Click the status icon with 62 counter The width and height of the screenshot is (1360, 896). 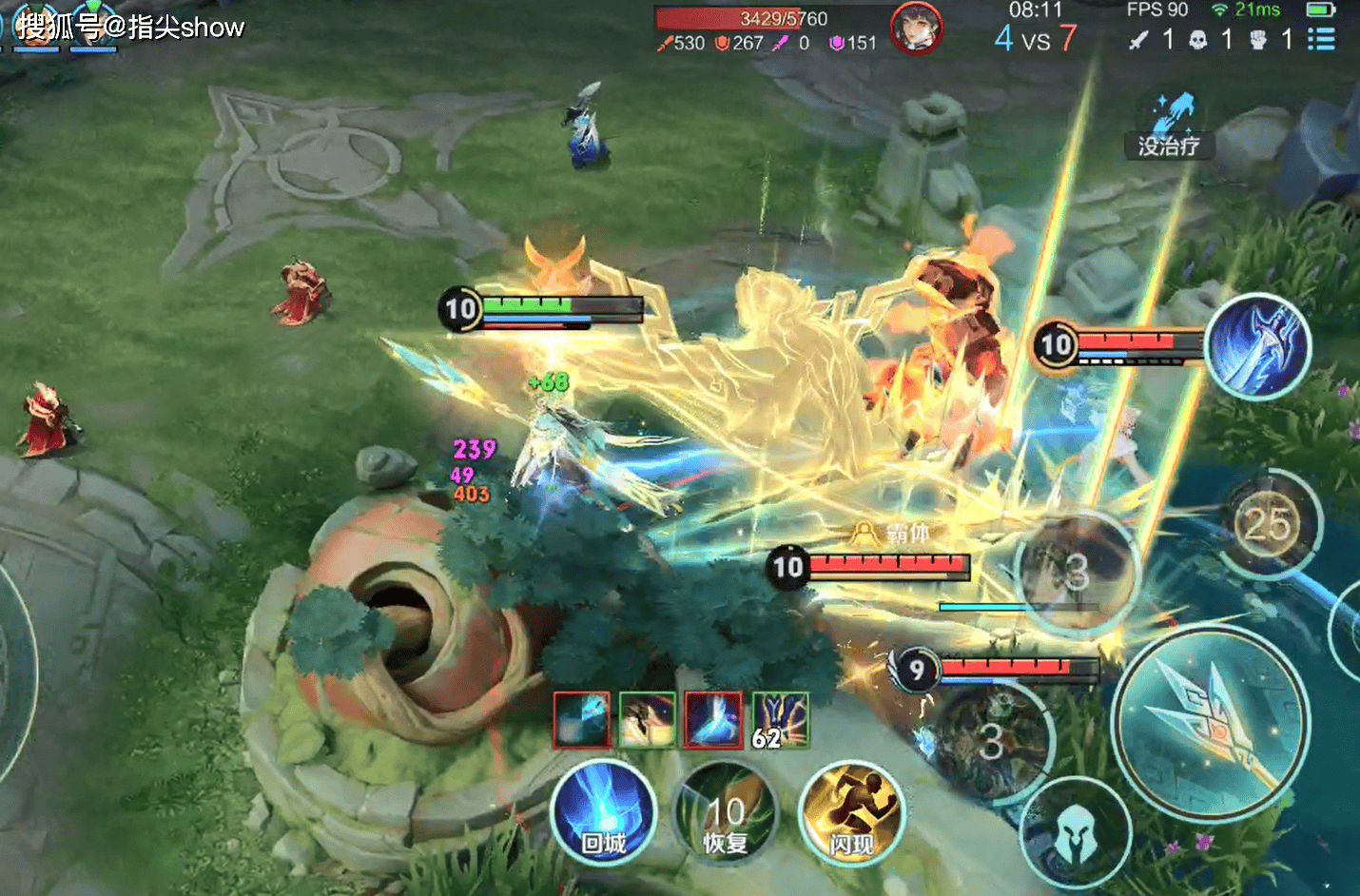coord(780,720)
